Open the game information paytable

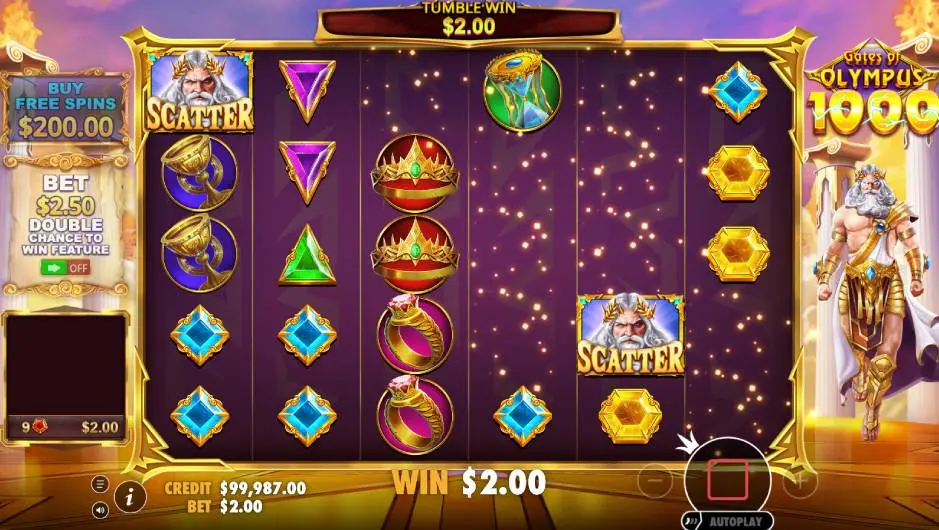coord(130,495)
